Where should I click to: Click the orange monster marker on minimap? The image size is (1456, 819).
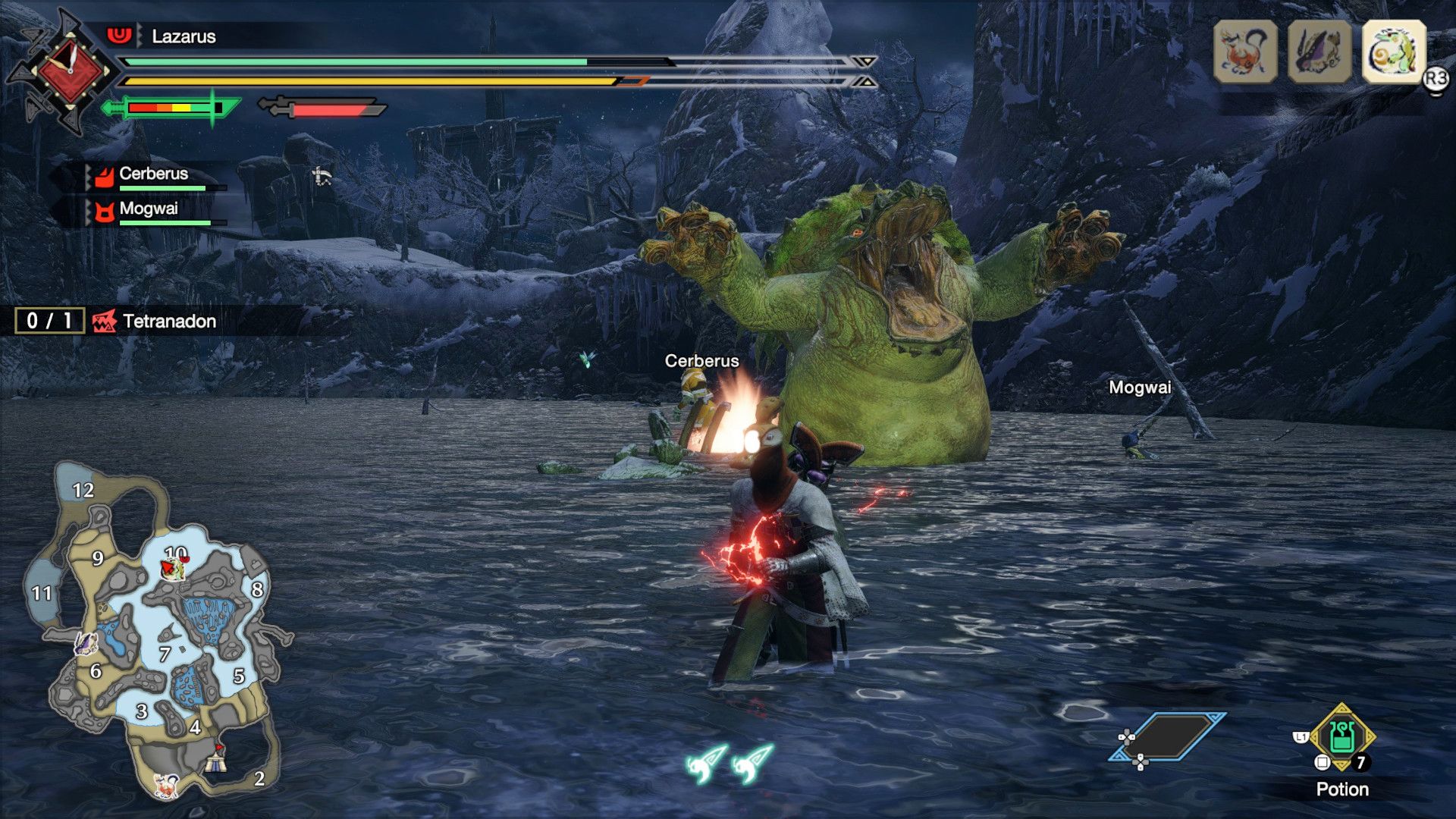tap(165, 784)
